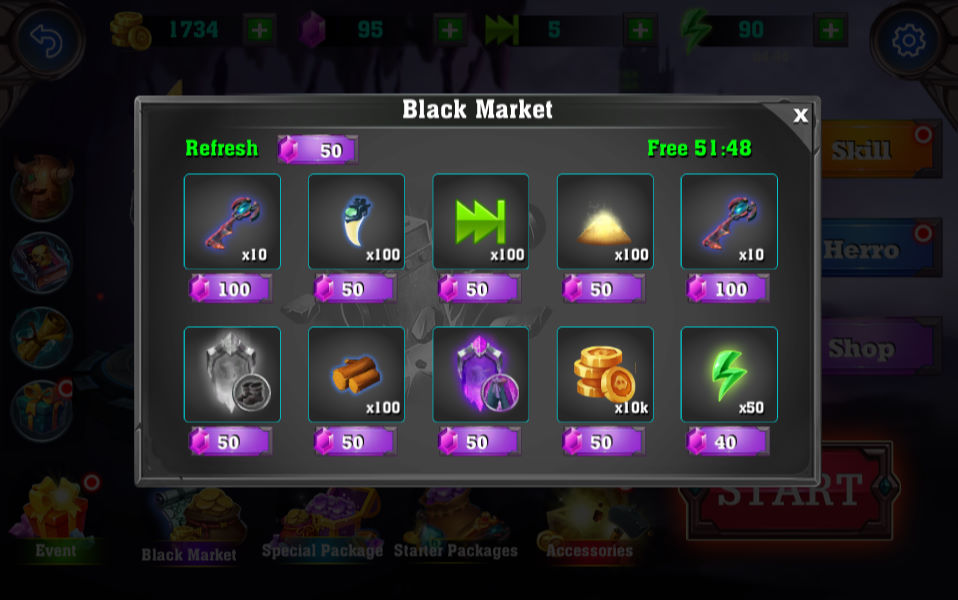Refresh the market for 50 gems
The width and height of the screenshot is (958, 600).
pyautogui.click(x=317, y=150)
